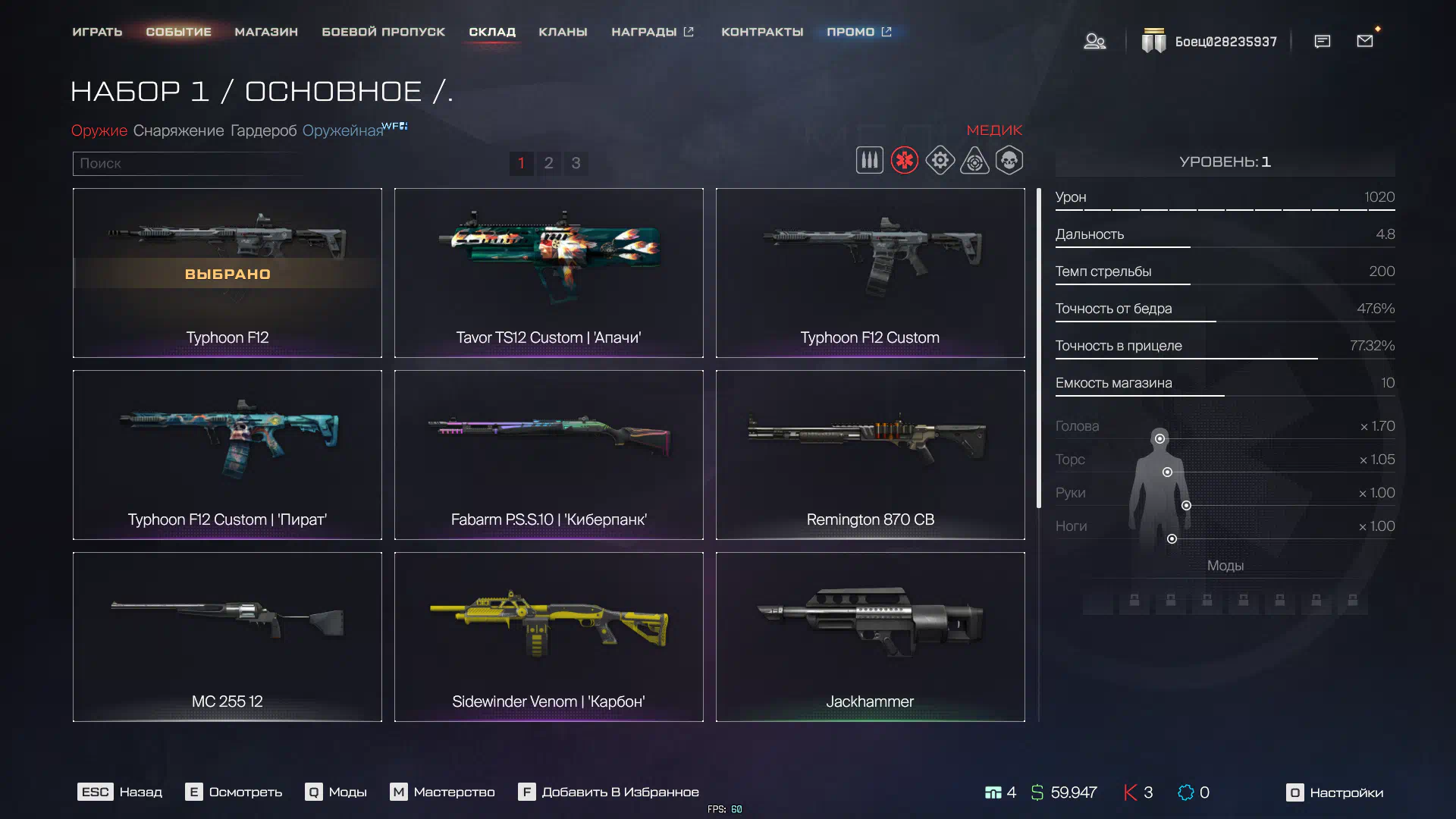1456x819 pixels.
Task: Select the MC 255 12 weapon
Action: tap(227, 637)
